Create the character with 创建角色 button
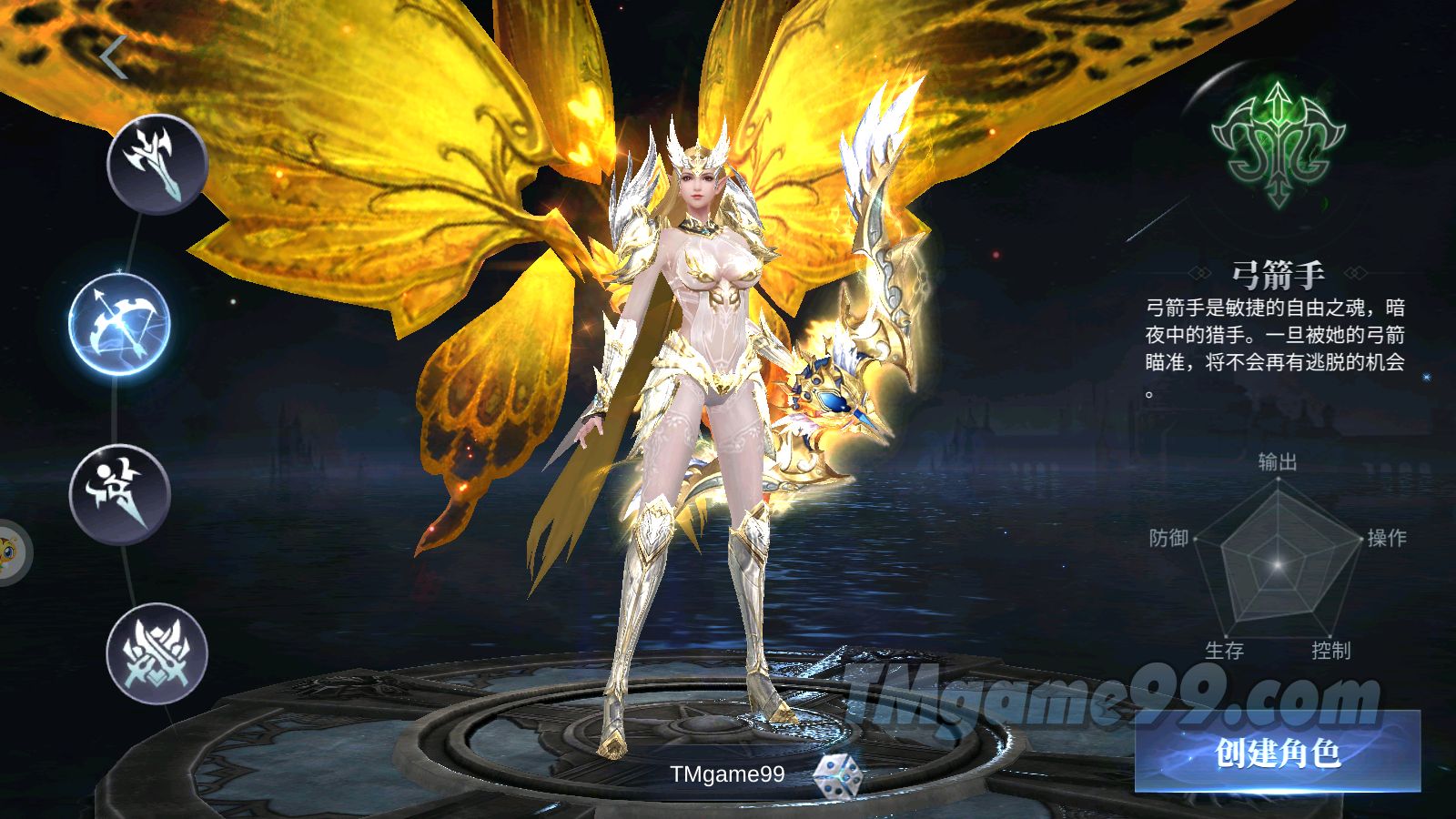Image resolution: width=1456 pixels, height=819 pixels. 1277,753
